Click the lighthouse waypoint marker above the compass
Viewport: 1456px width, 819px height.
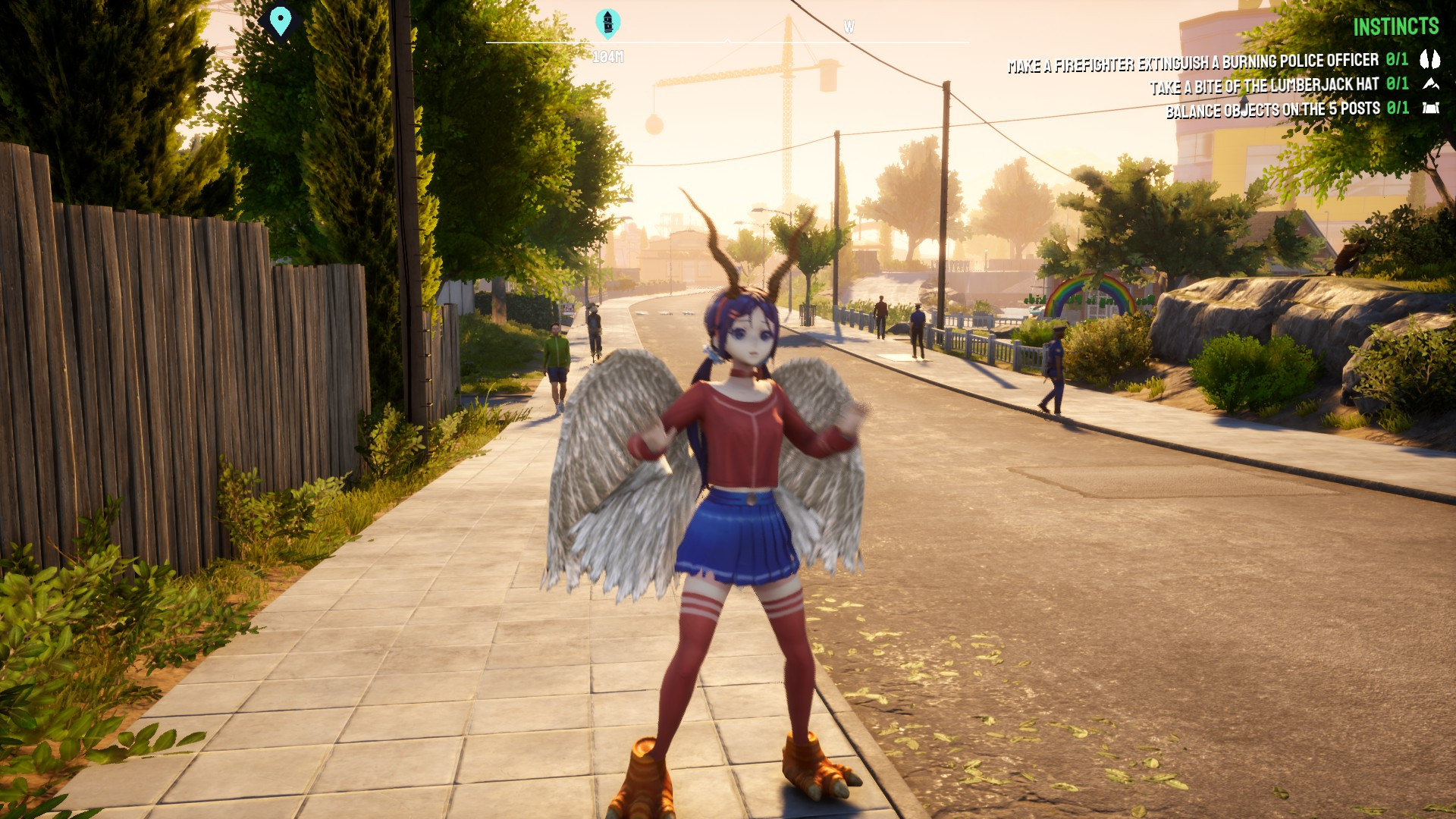(x=608, y=22)
